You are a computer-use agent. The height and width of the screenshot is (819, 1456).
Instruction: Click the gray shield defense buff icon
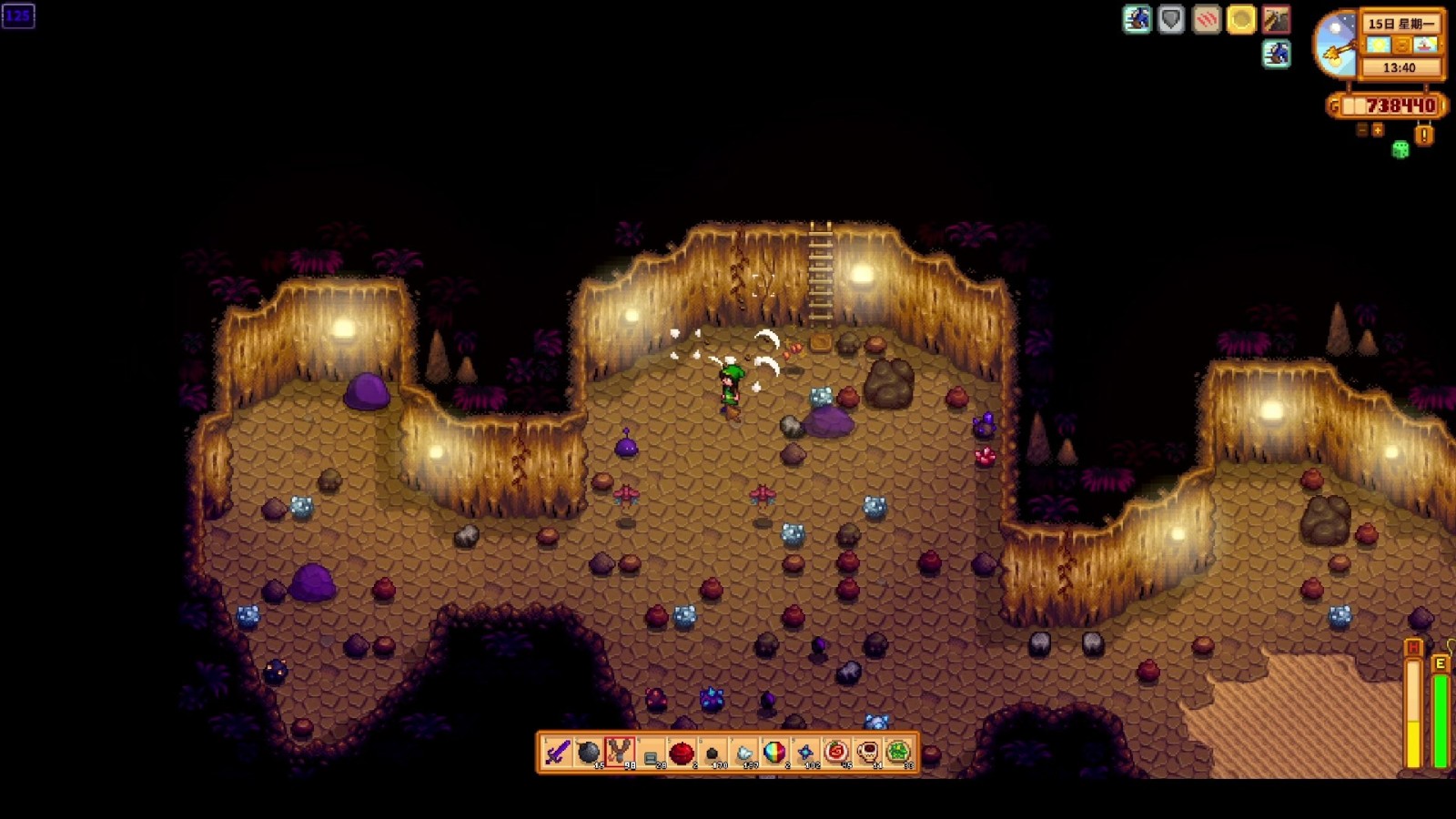tap(1171, 20)
